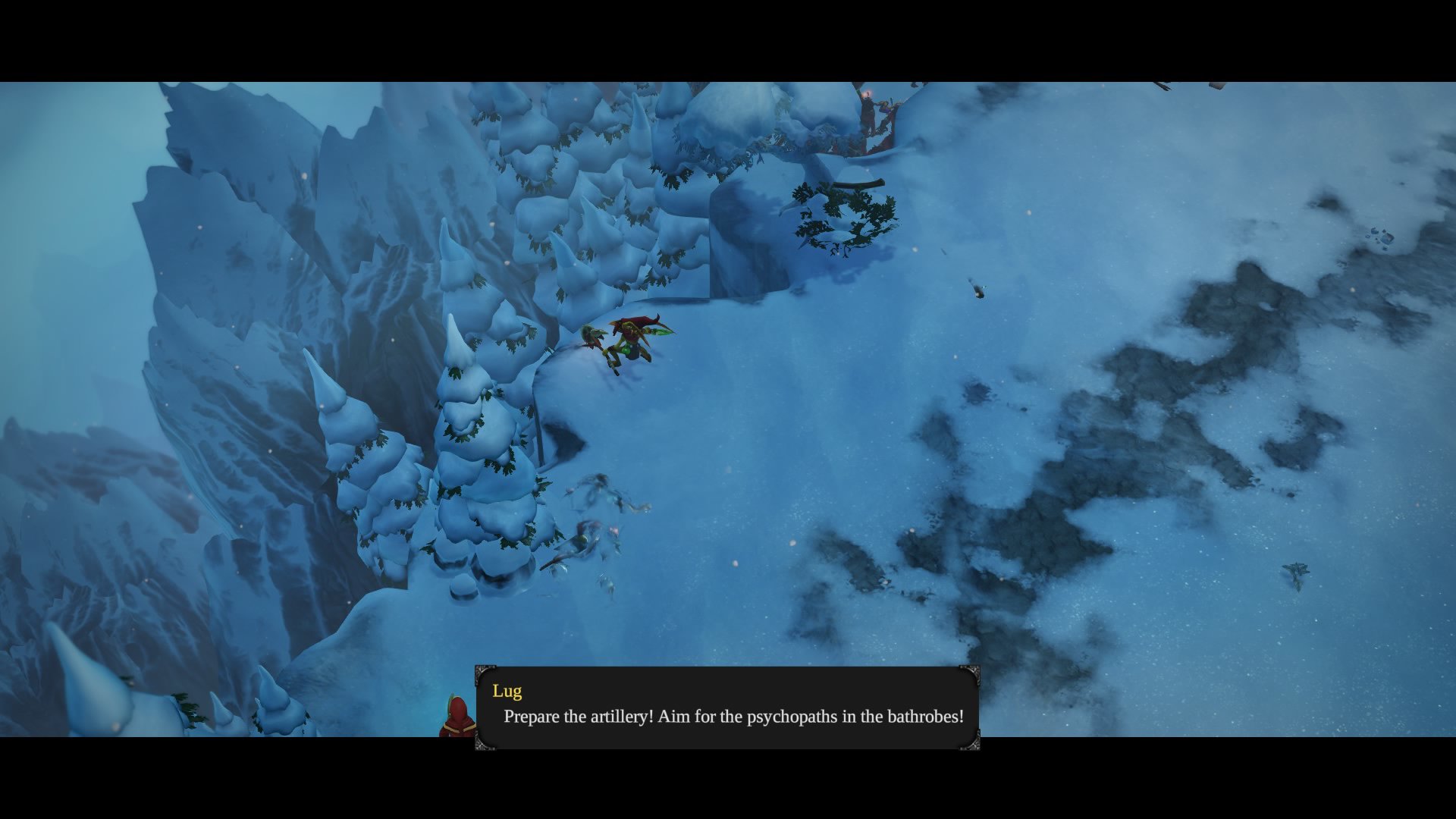This screenshot has height=819, width=1456.
Task: Select the speaker name Lug
Action: 508,691
